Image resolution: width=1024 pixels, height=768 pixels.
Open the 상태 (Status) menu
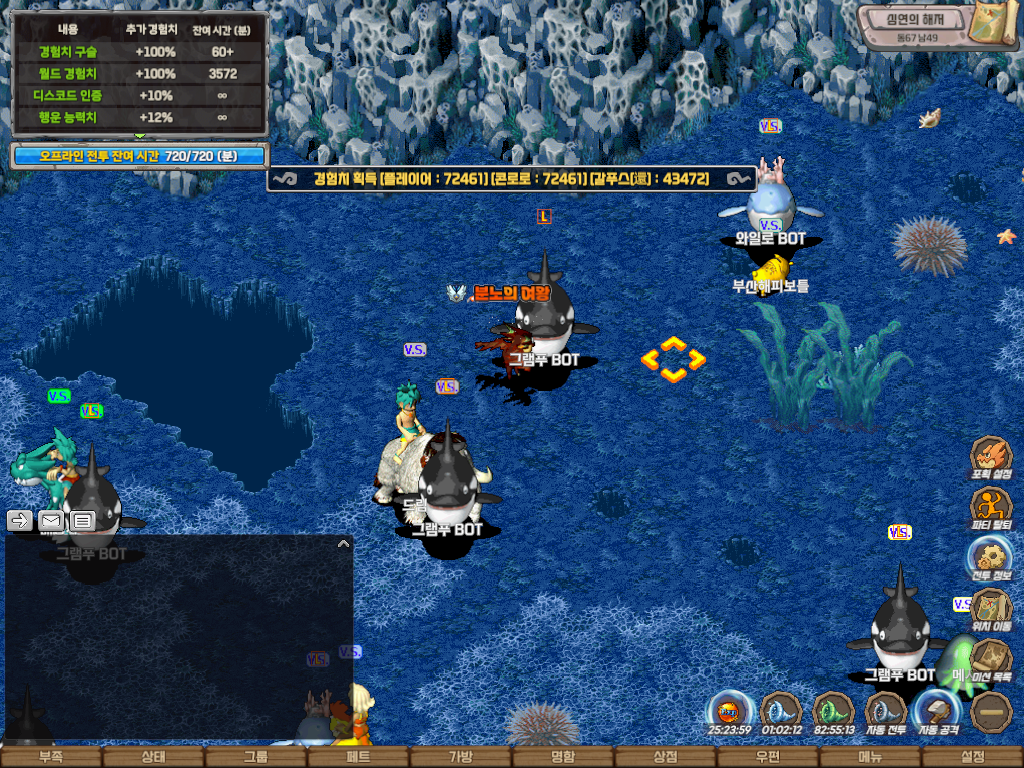click(x=153, y=757)
